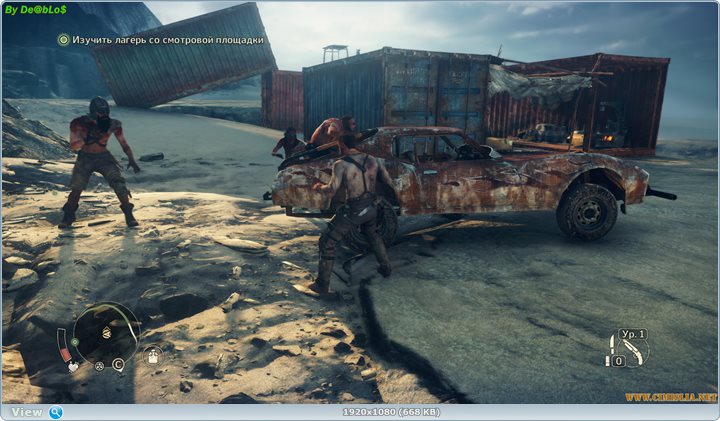This screenshot has width=720, height=421.
Task: Click the camp scouting objective tracker
Action: click(161, 40)
